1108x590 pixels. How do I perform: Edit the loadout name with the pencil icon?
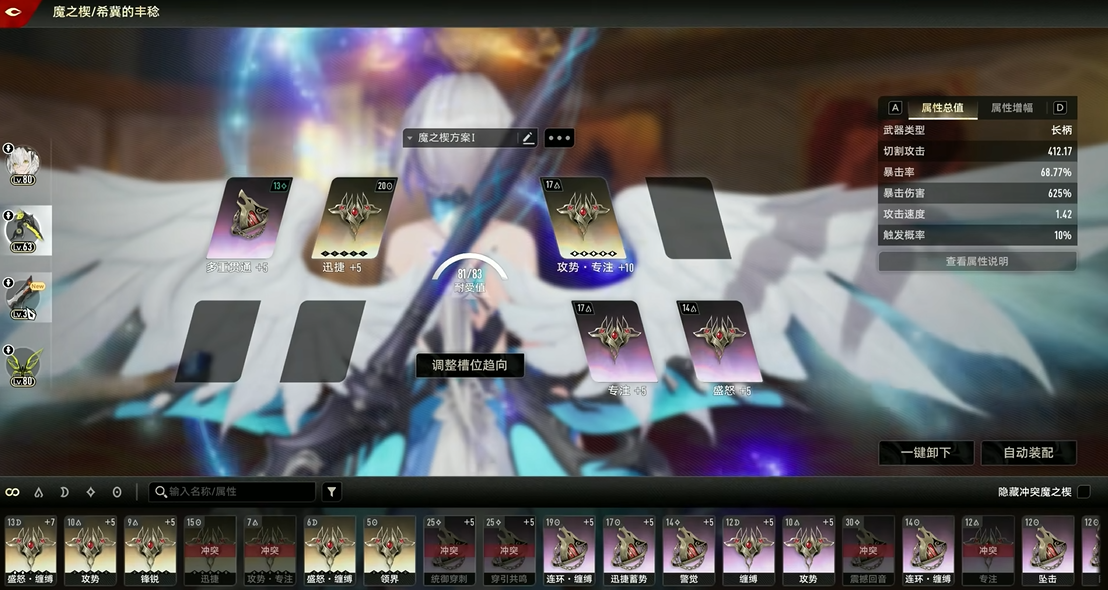coord(528,138)
